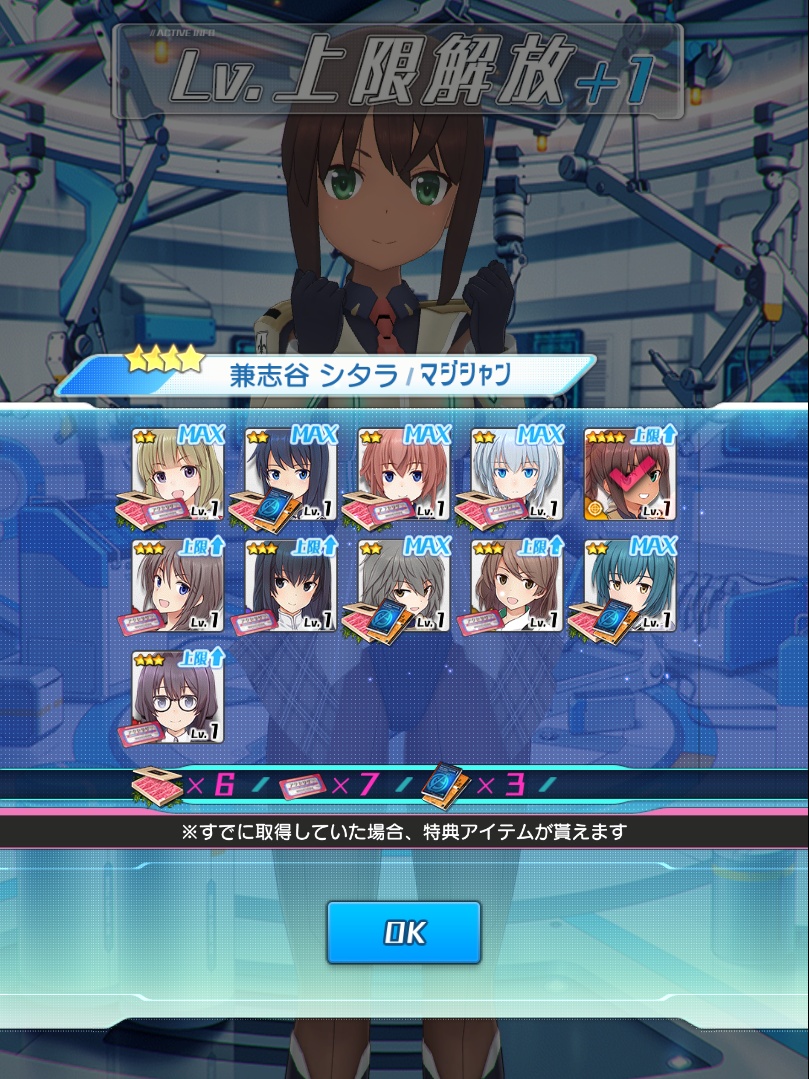The width and height of the screenshot is (809, 1079).
Task: Confirm the results with the OK button
Action: point(404,932)
